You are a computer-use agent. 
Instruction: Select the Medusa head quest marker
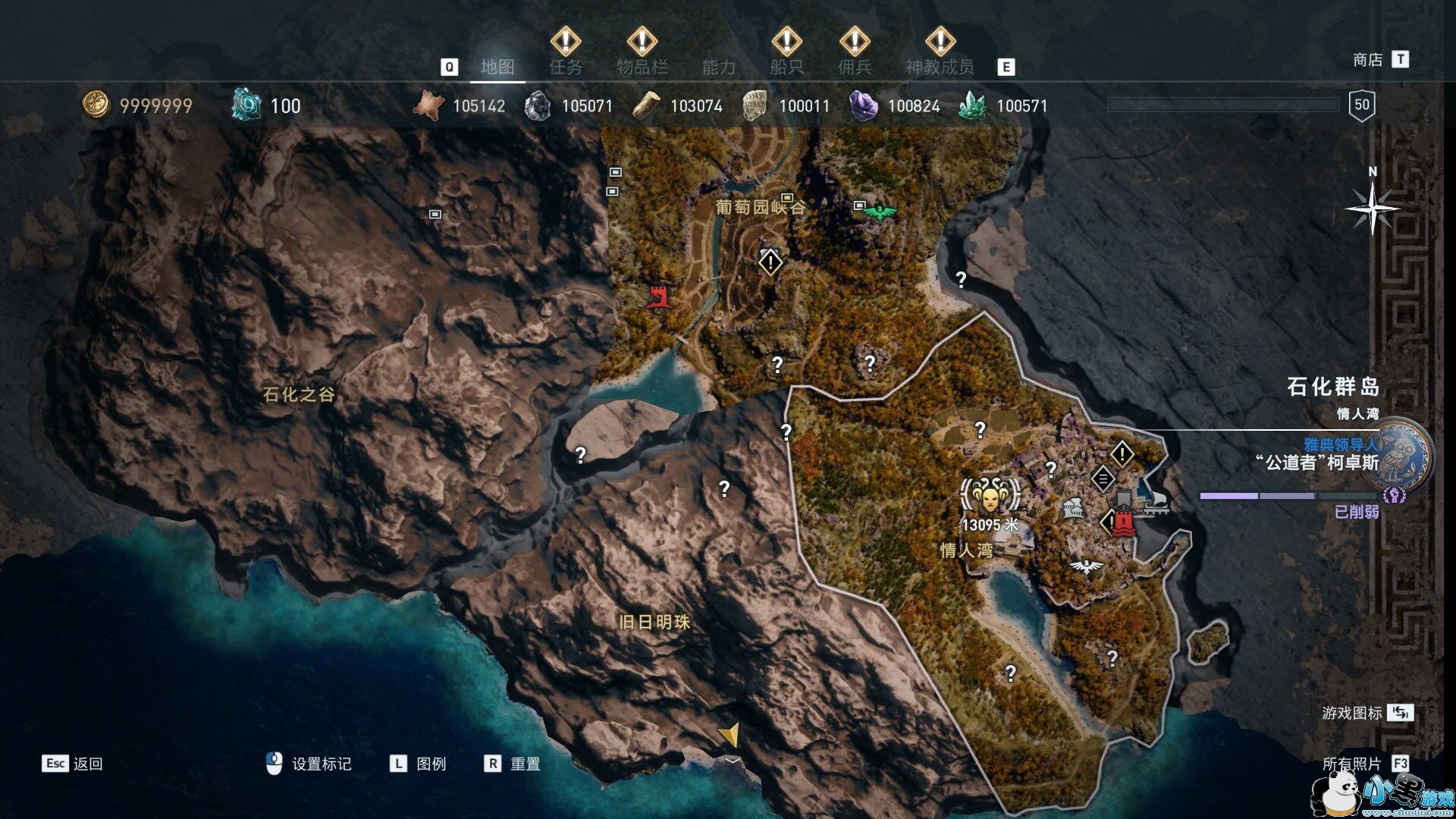pyautogui.click(x=989, y=497)
